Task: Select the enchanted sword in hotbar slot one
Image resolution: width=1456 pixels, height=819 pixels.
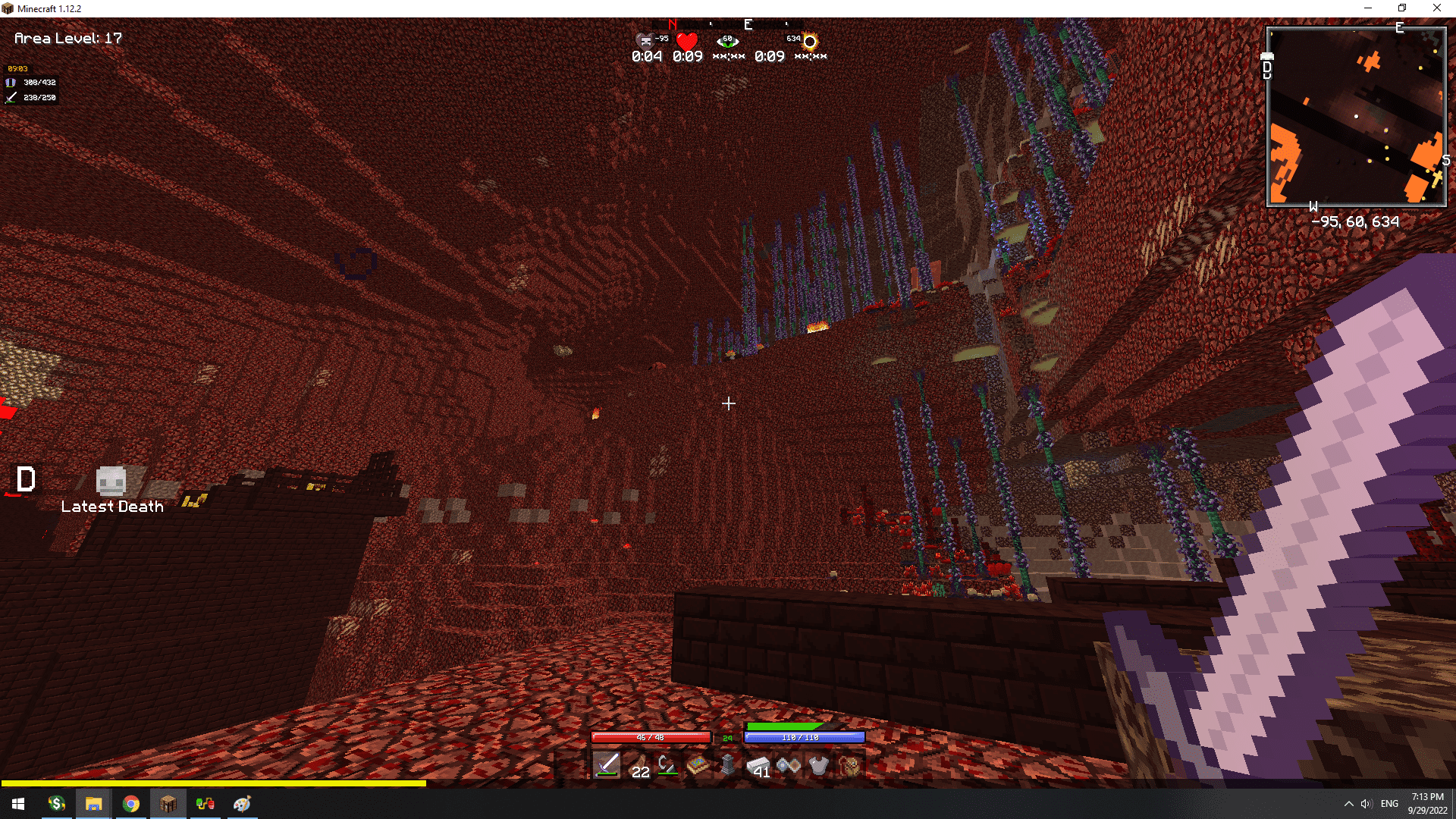Action: coord(607,766)
